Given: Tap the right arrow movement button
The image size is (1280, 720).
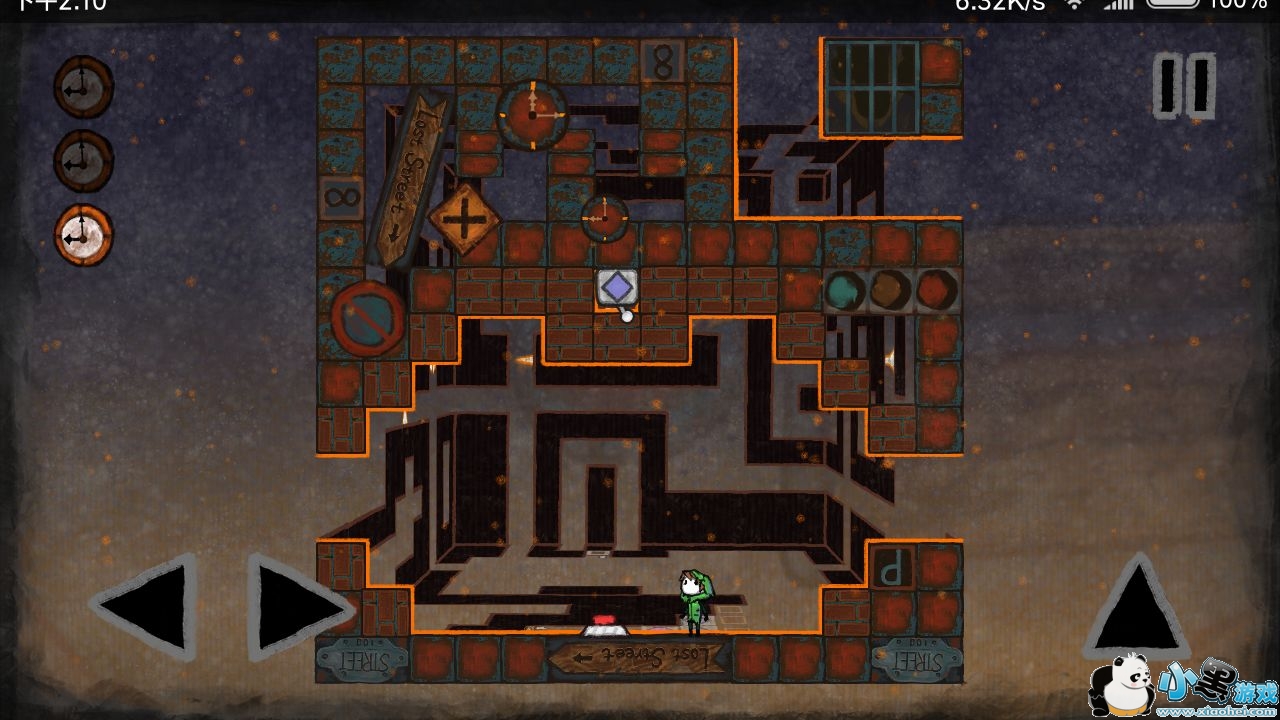Looking at the screenshot, I should click(x=296, y=606).
